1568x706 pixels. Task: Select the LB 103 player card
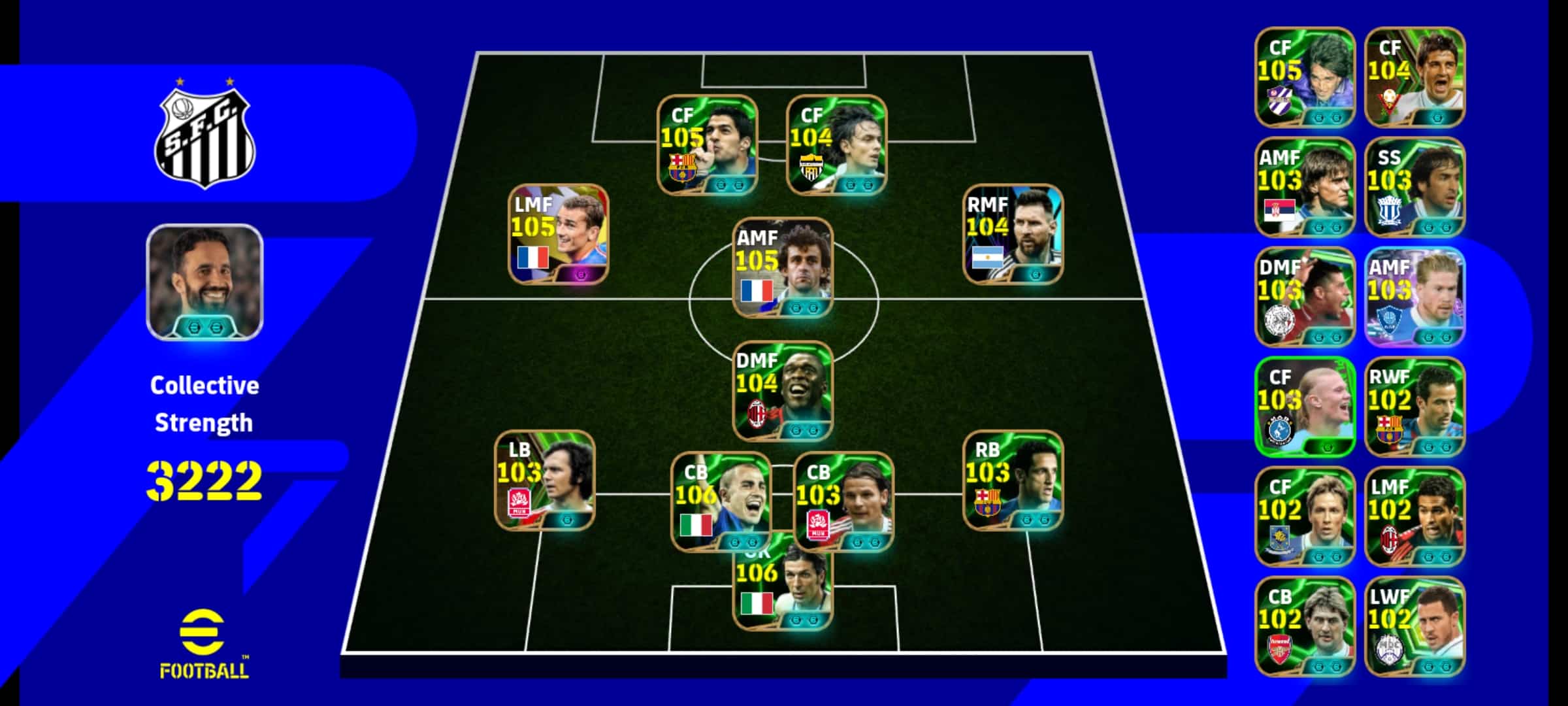point(545,480)
